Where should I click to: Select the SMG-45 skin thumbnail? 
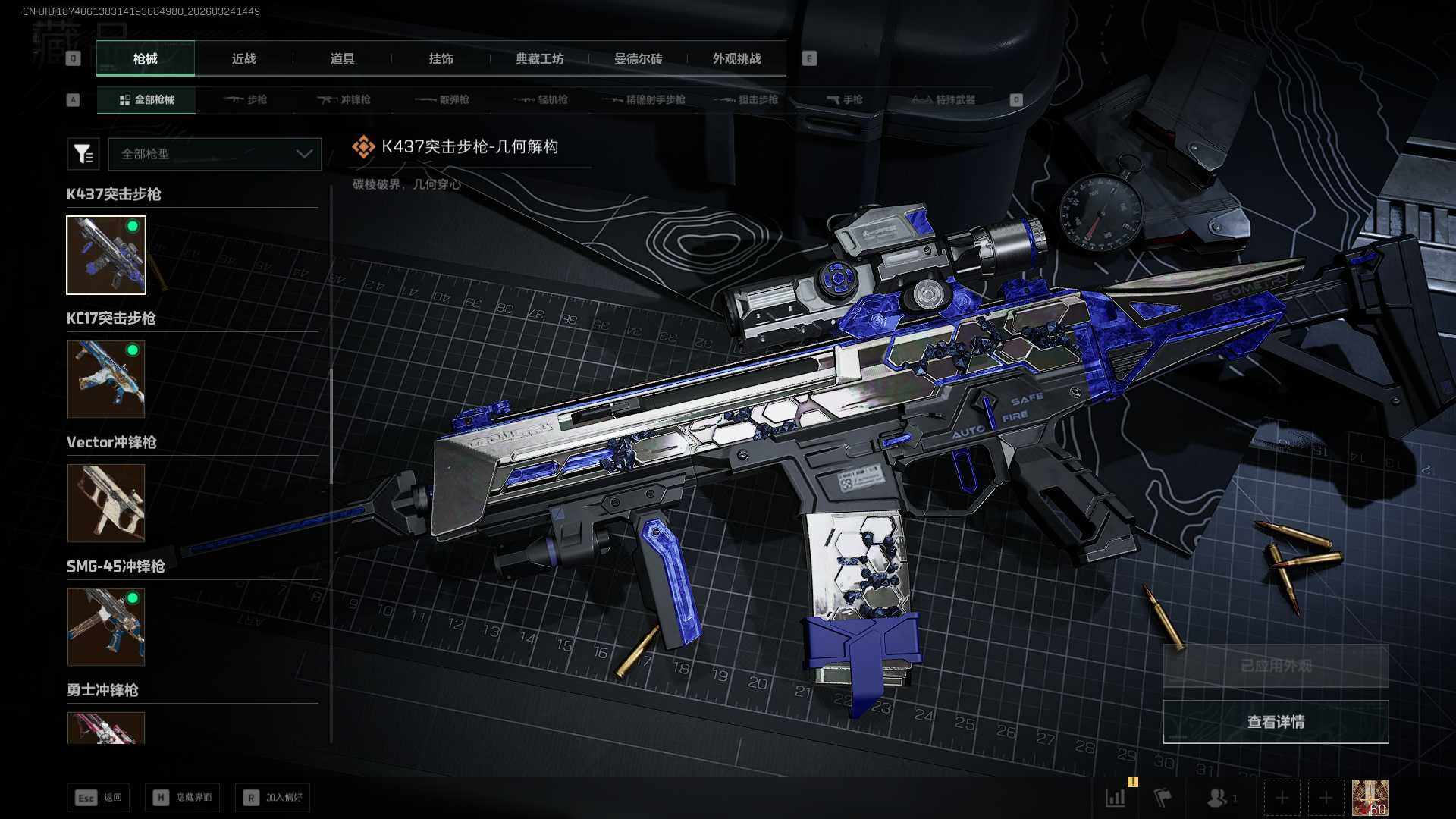coord(106,627)
